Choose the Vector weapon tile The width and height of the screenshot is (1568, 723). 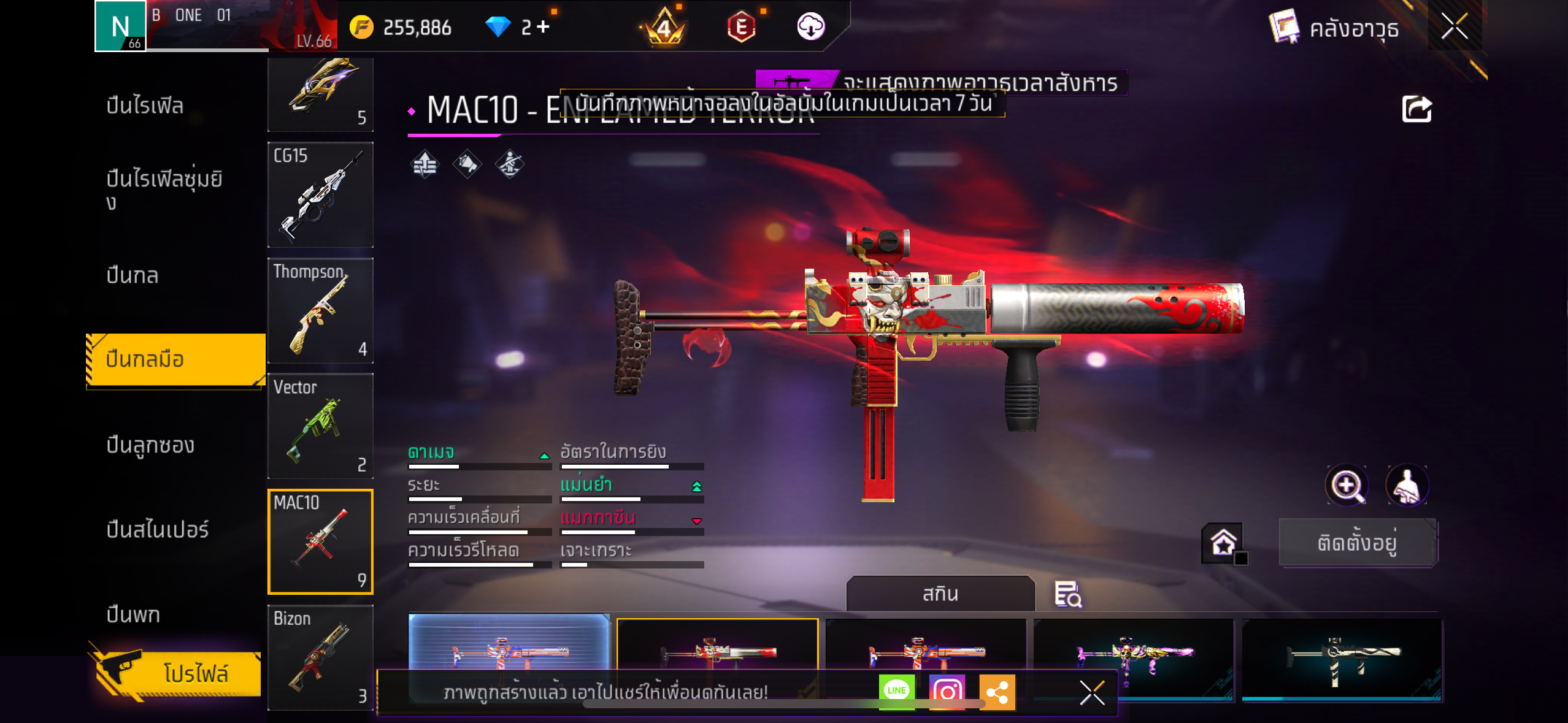click(320, 426)
